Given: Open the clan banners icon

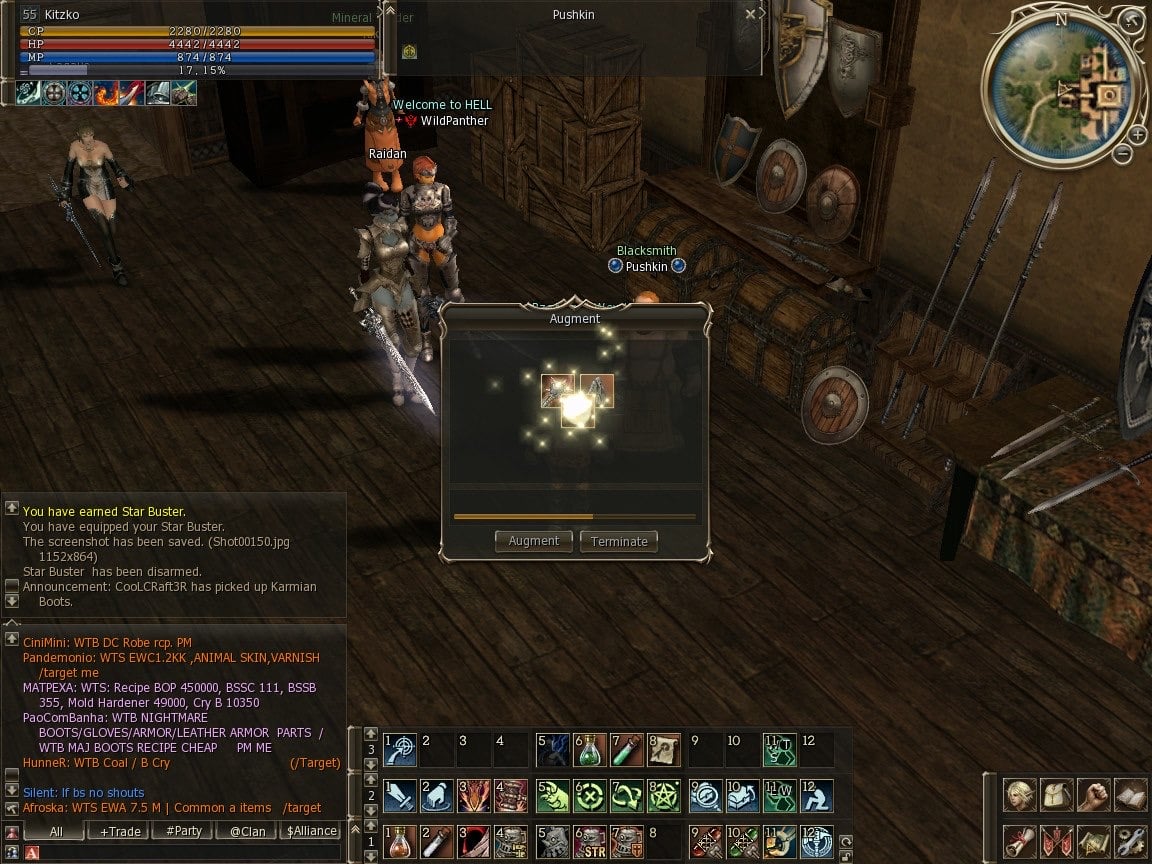Looking at the screenshot, I should [x=1057, y=840].
